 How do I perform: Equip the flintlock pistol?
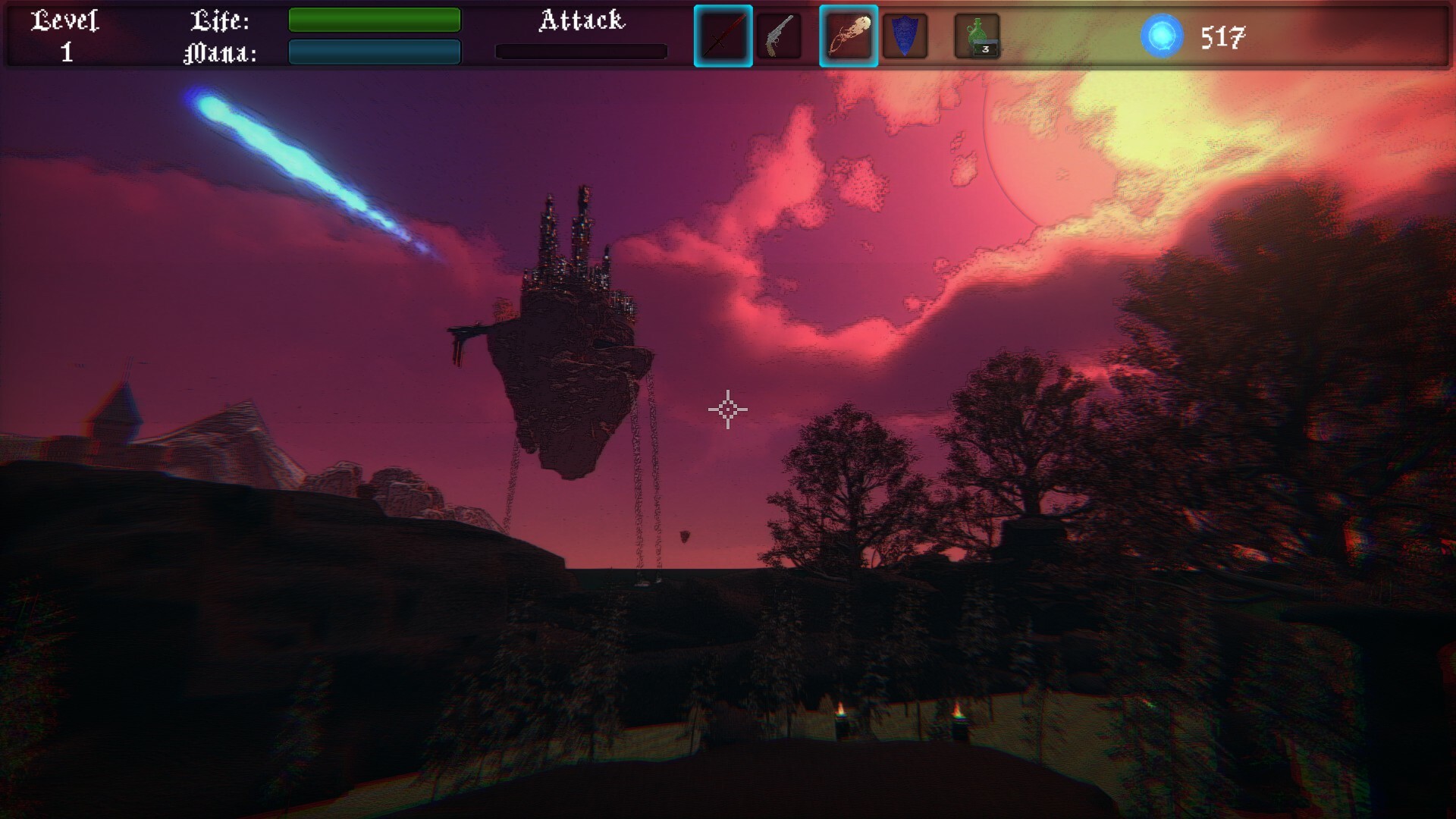(778, 34)
